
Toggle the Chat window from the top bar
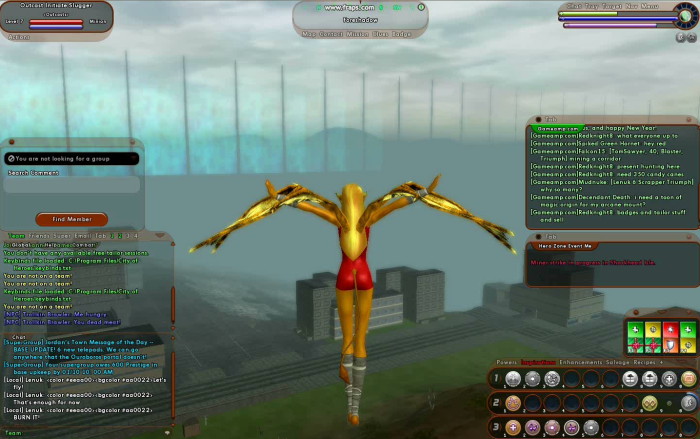(575, 6)
